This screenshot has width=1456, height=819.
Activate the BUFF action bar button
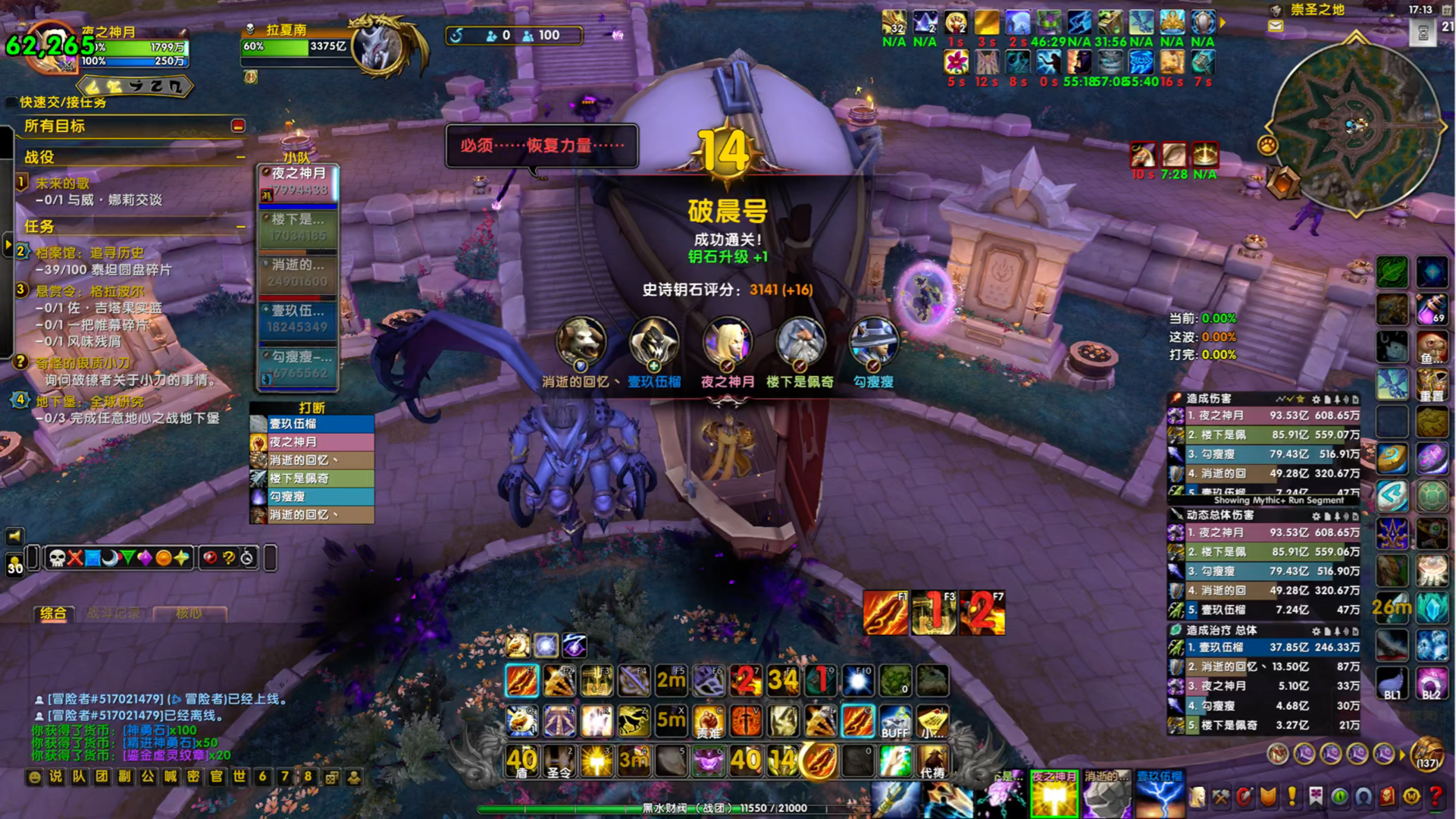(895, 722)
